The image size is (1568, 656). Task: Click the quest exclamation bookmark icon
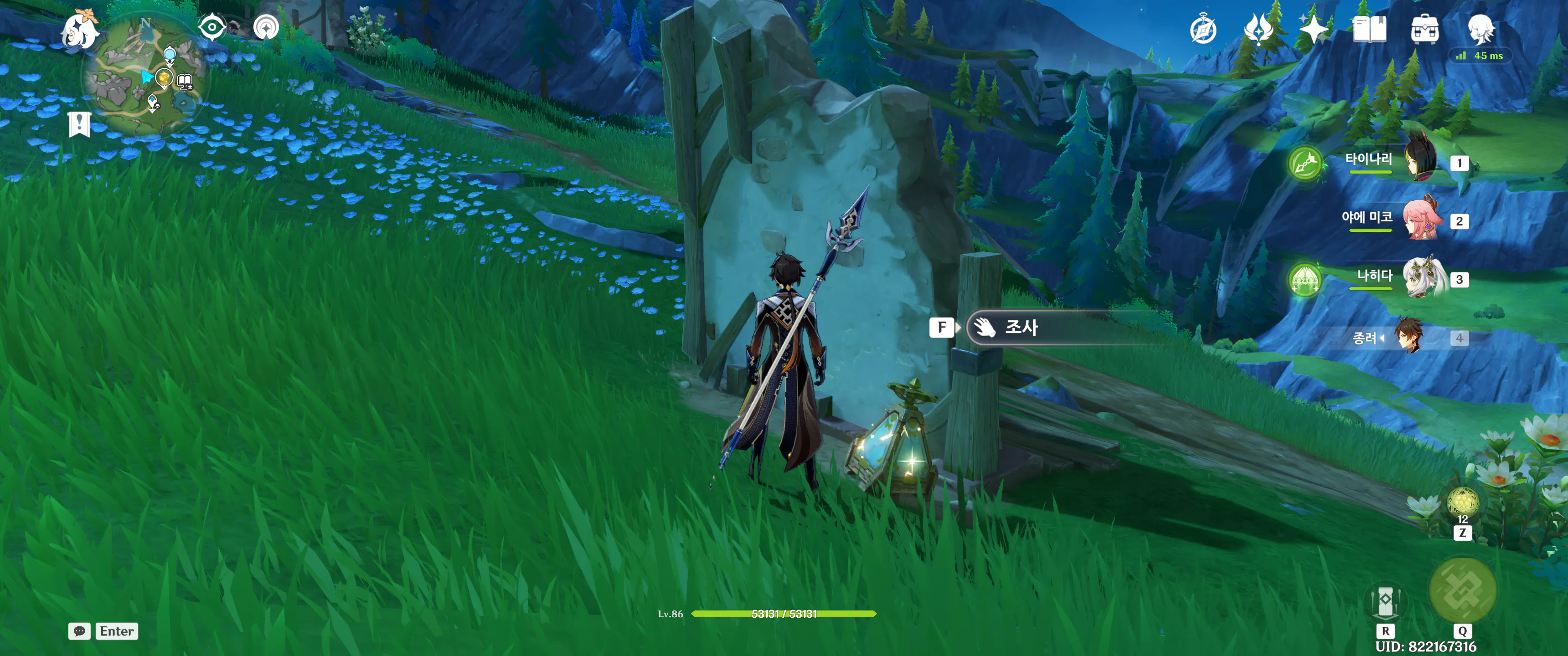[x=79, y=124]
